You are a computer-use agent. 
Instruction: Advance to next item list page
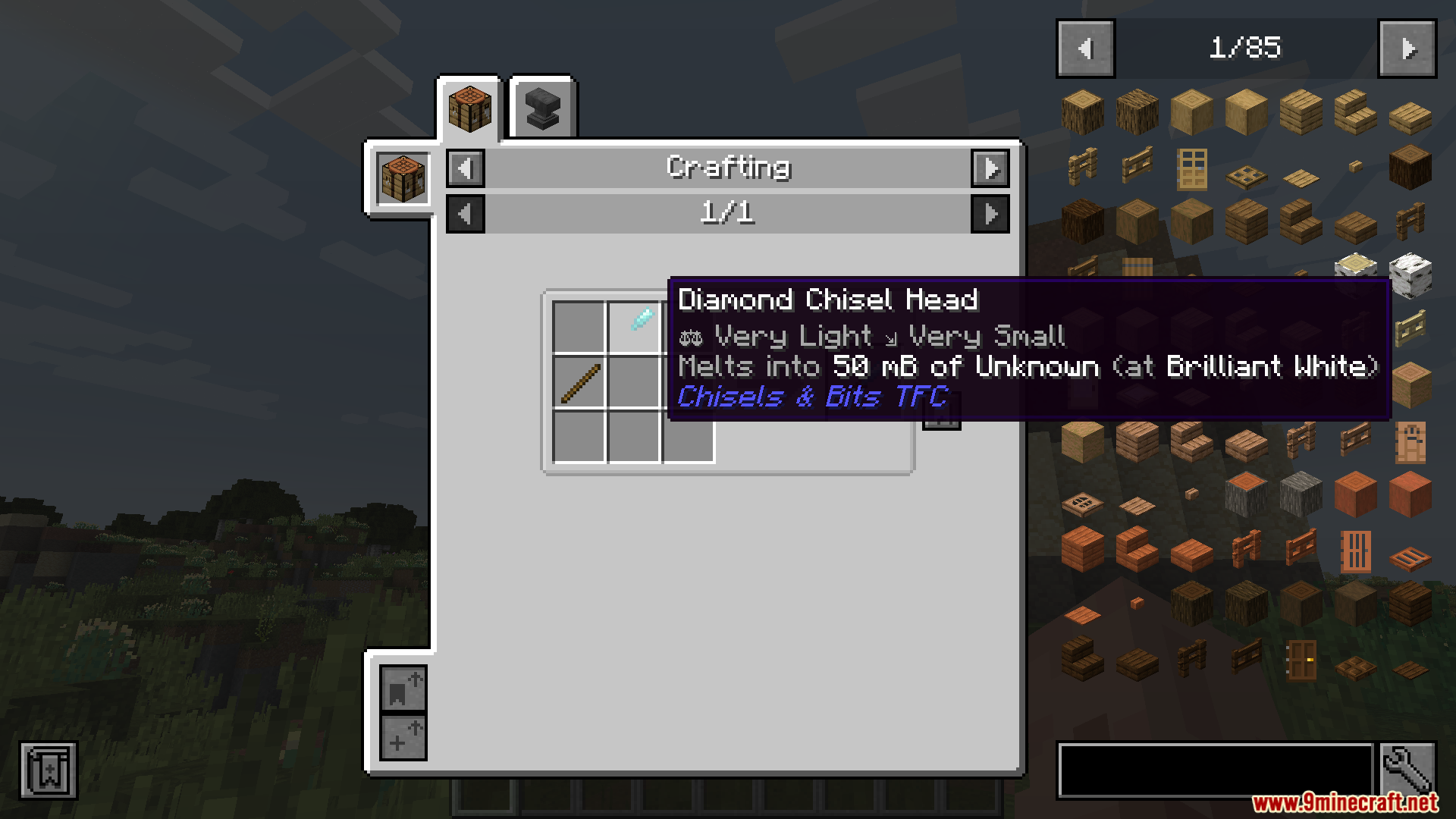(x=1407, y=49)
